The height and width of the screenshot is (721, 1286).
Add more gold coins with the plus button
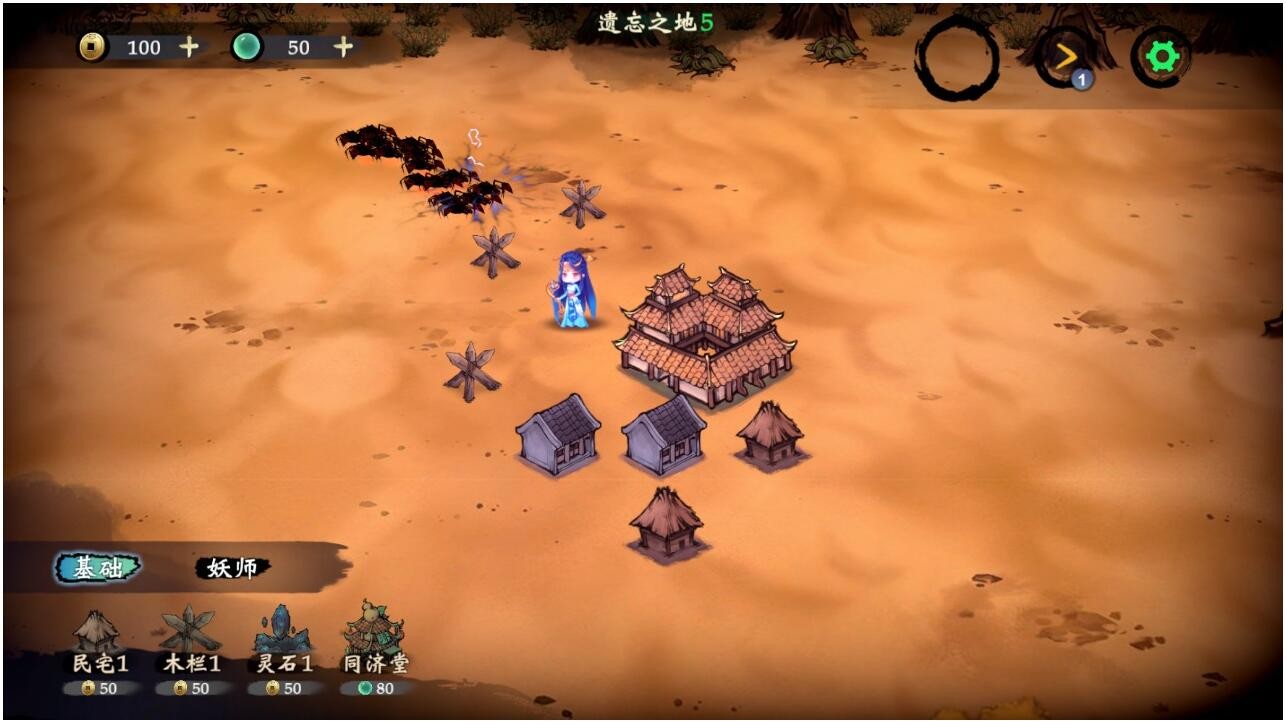click(x=188, y=47)
